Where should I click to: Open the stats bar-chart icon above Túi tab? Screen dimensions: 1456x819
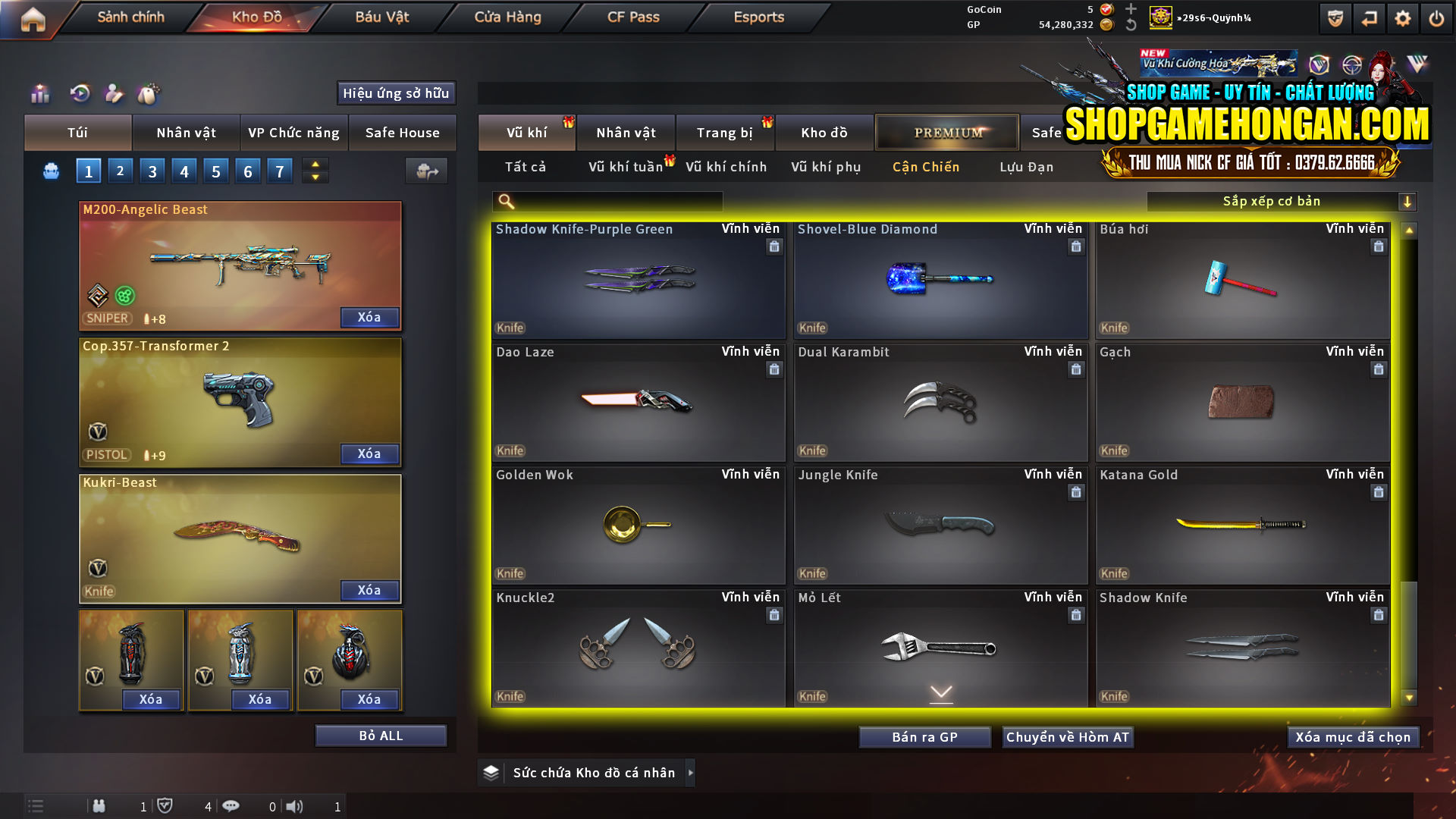39,93
